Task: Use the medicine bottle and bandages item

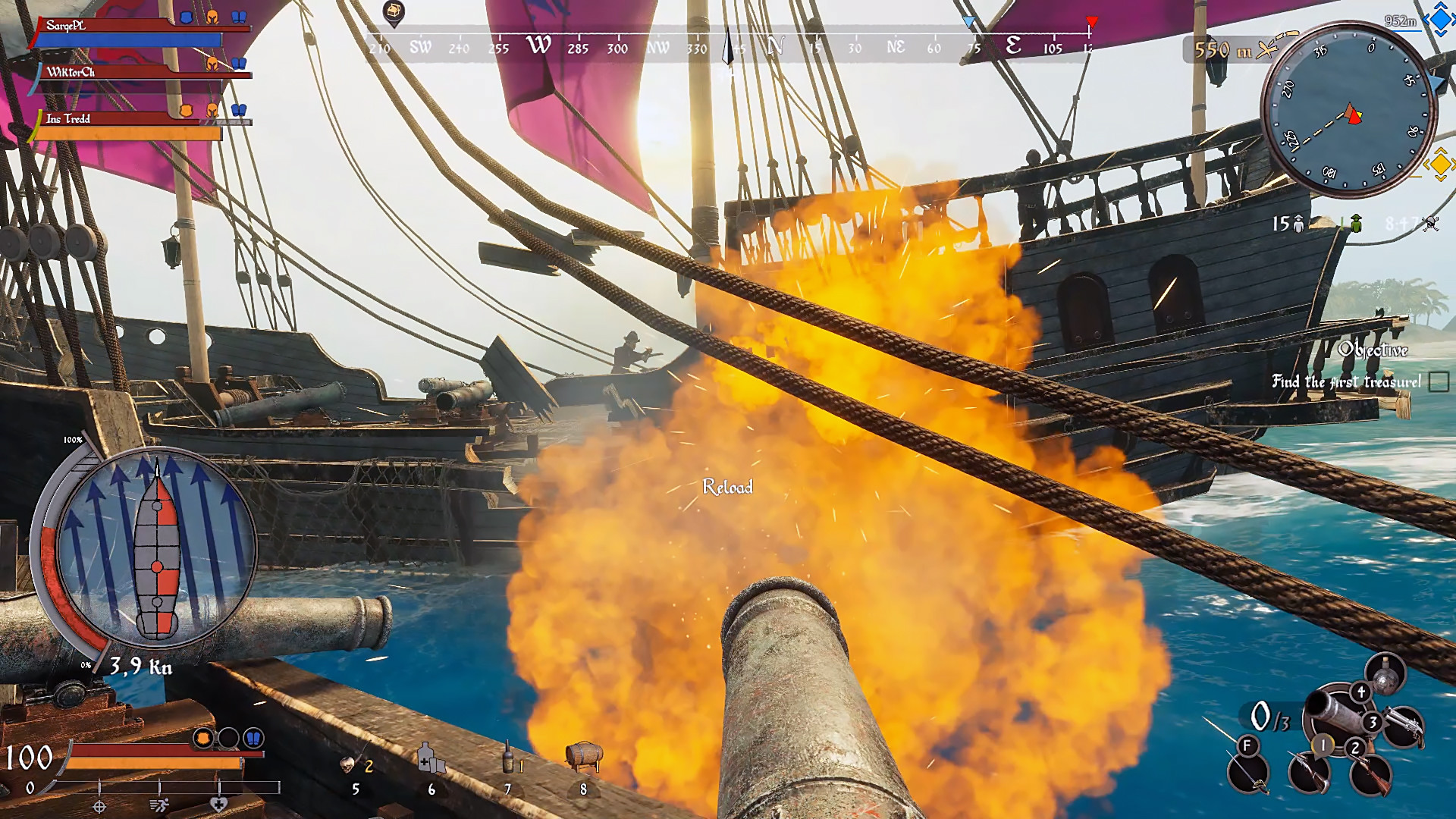Action: [x=430, y=758]
